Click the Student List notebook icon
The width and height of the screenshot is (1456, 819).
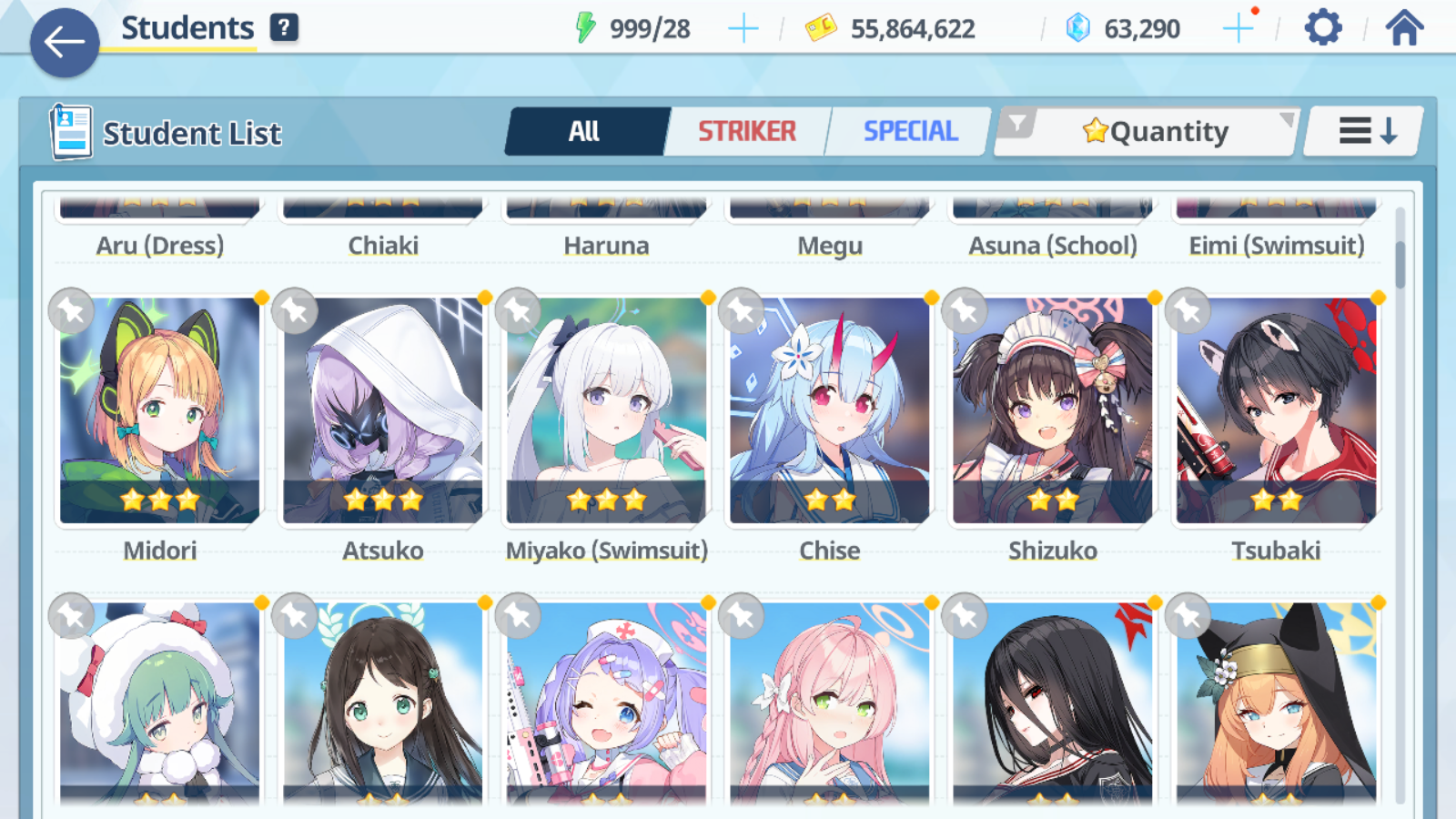tap(68, 130)
